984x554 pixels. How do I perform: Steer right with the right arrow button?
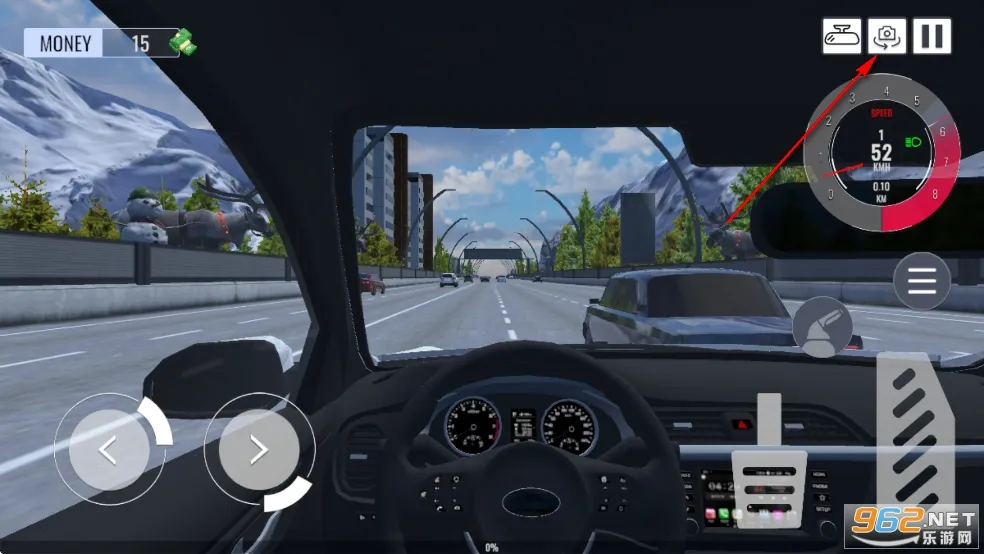258,450
